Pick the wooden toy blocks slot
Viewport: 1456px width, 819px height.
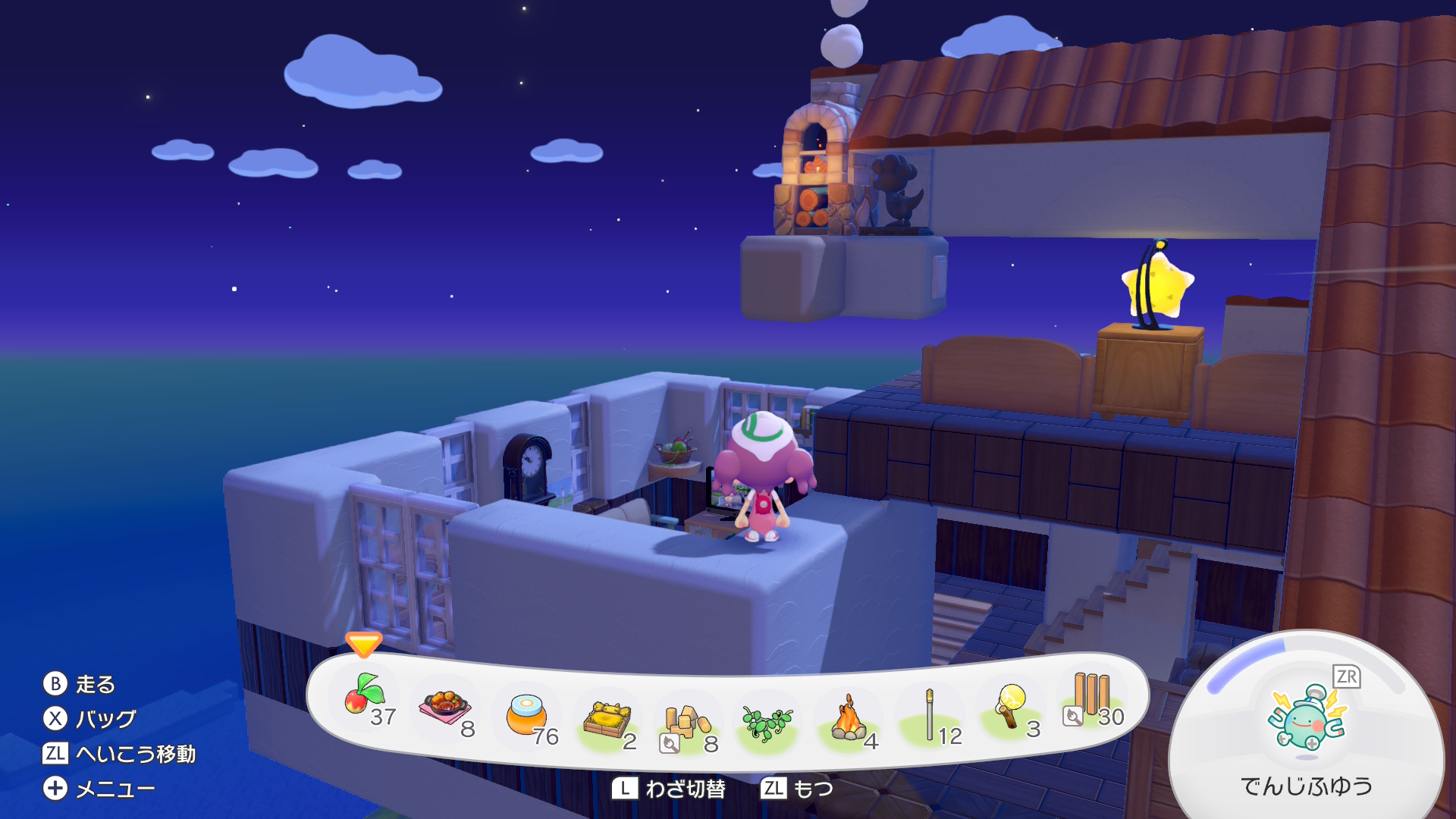pos(686,723)
